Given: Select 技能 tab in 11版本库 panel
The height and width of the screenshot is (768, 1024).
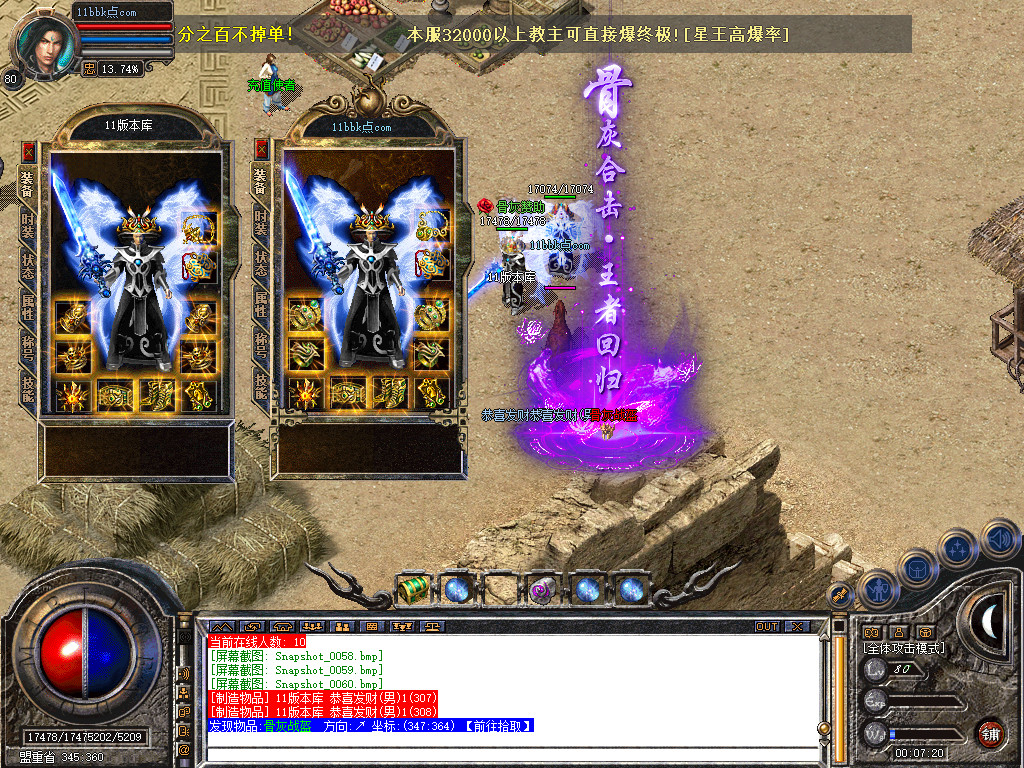Looking at the screenshot, I should coord(28,387).
